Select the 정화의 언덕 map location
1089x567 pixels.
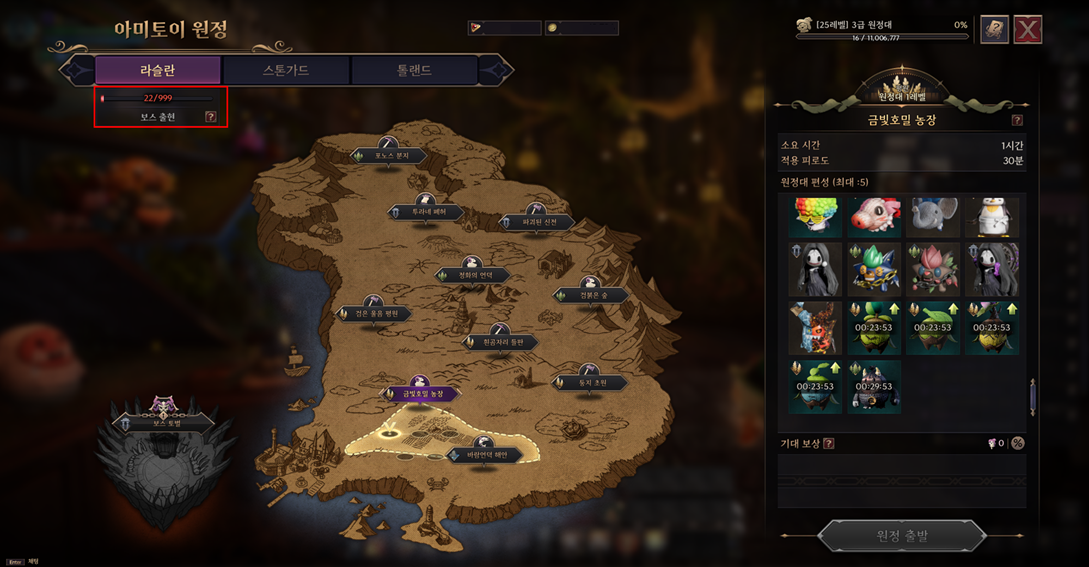(474, 274)
